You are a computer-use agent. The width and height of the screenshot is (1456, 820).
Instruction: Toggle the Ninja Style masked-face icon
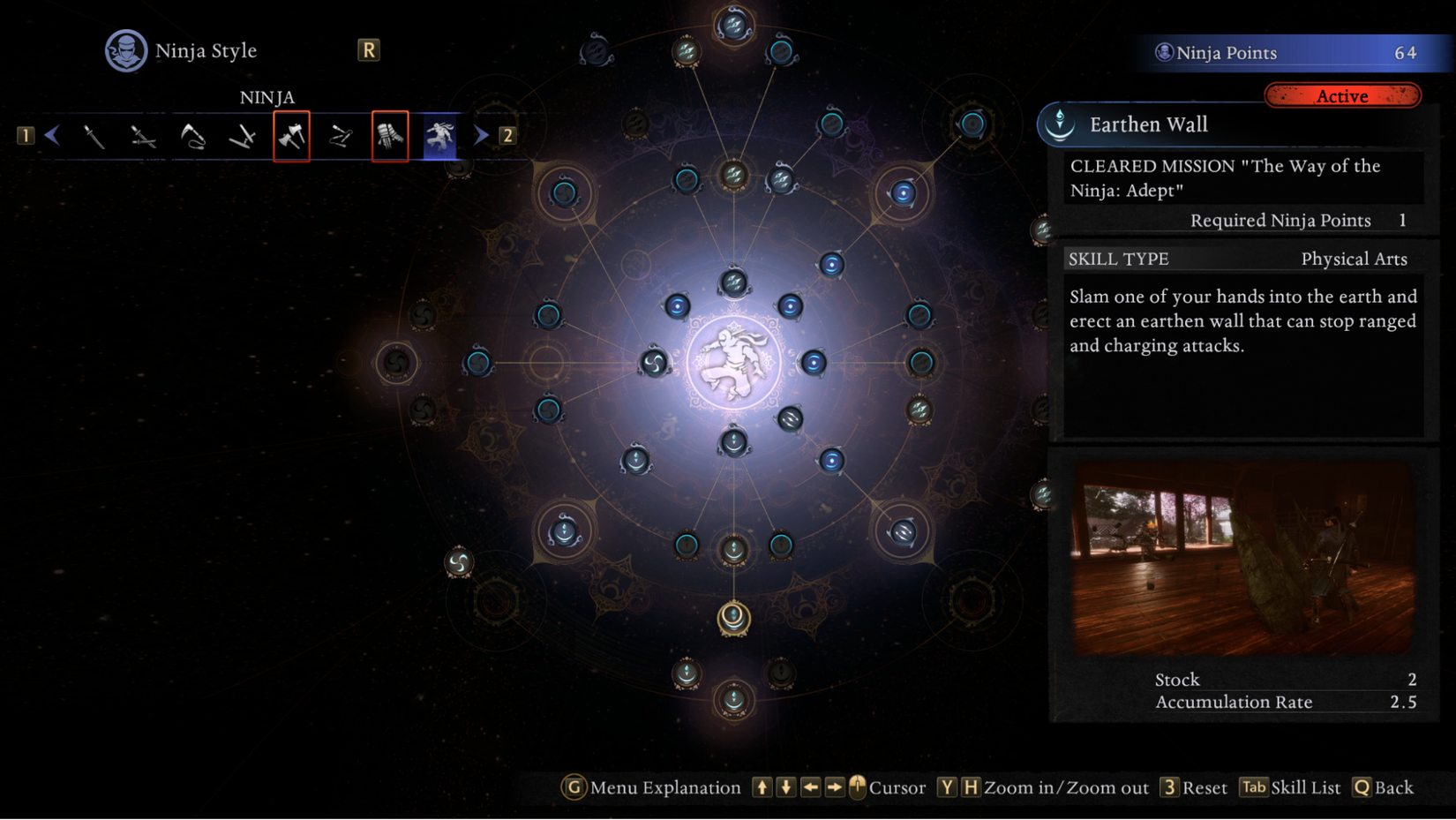[126, 51]
